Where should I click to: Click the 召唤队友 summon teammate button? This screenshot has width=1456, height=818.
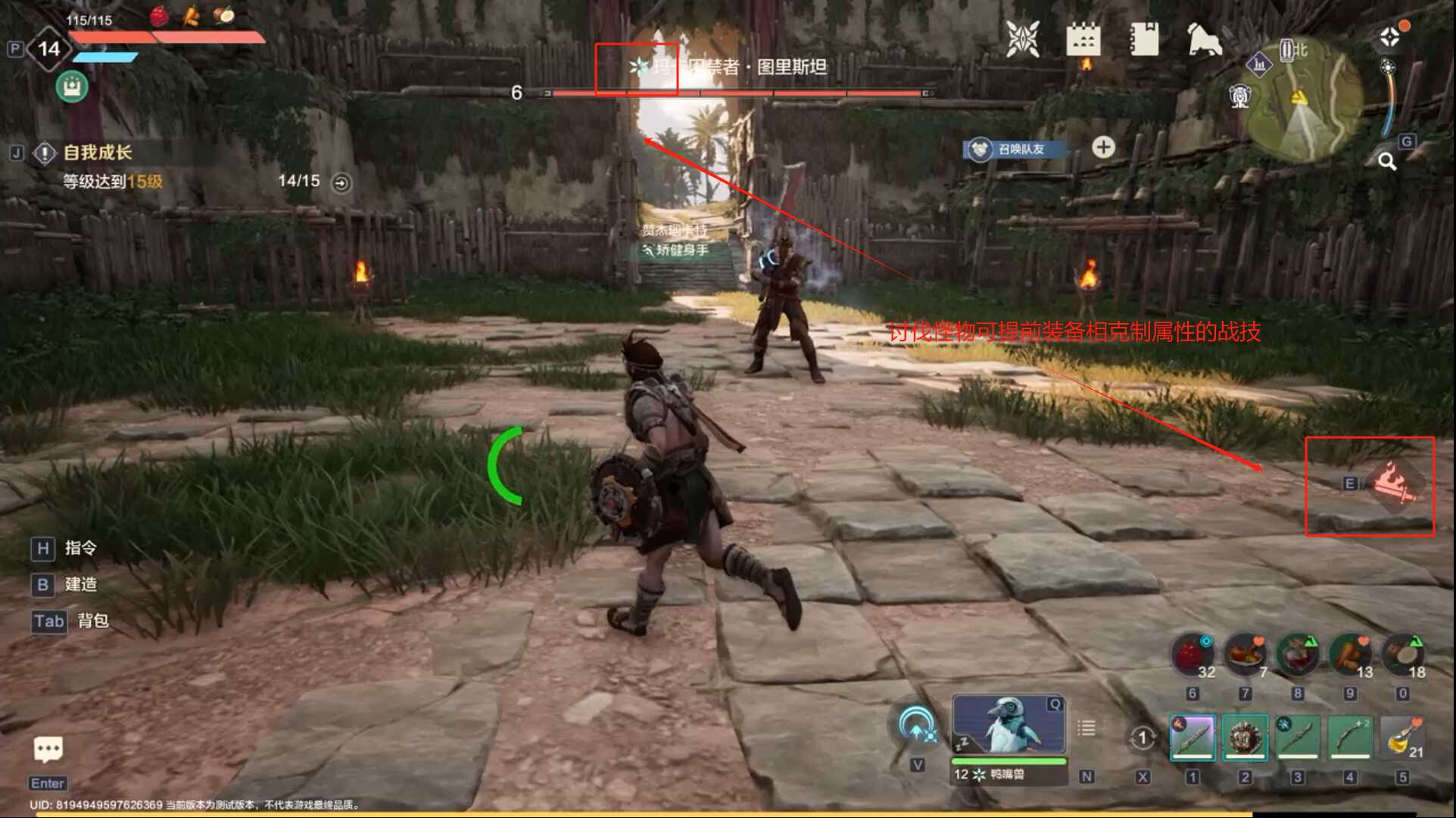pyautogui.click(x=1016, y=149)
